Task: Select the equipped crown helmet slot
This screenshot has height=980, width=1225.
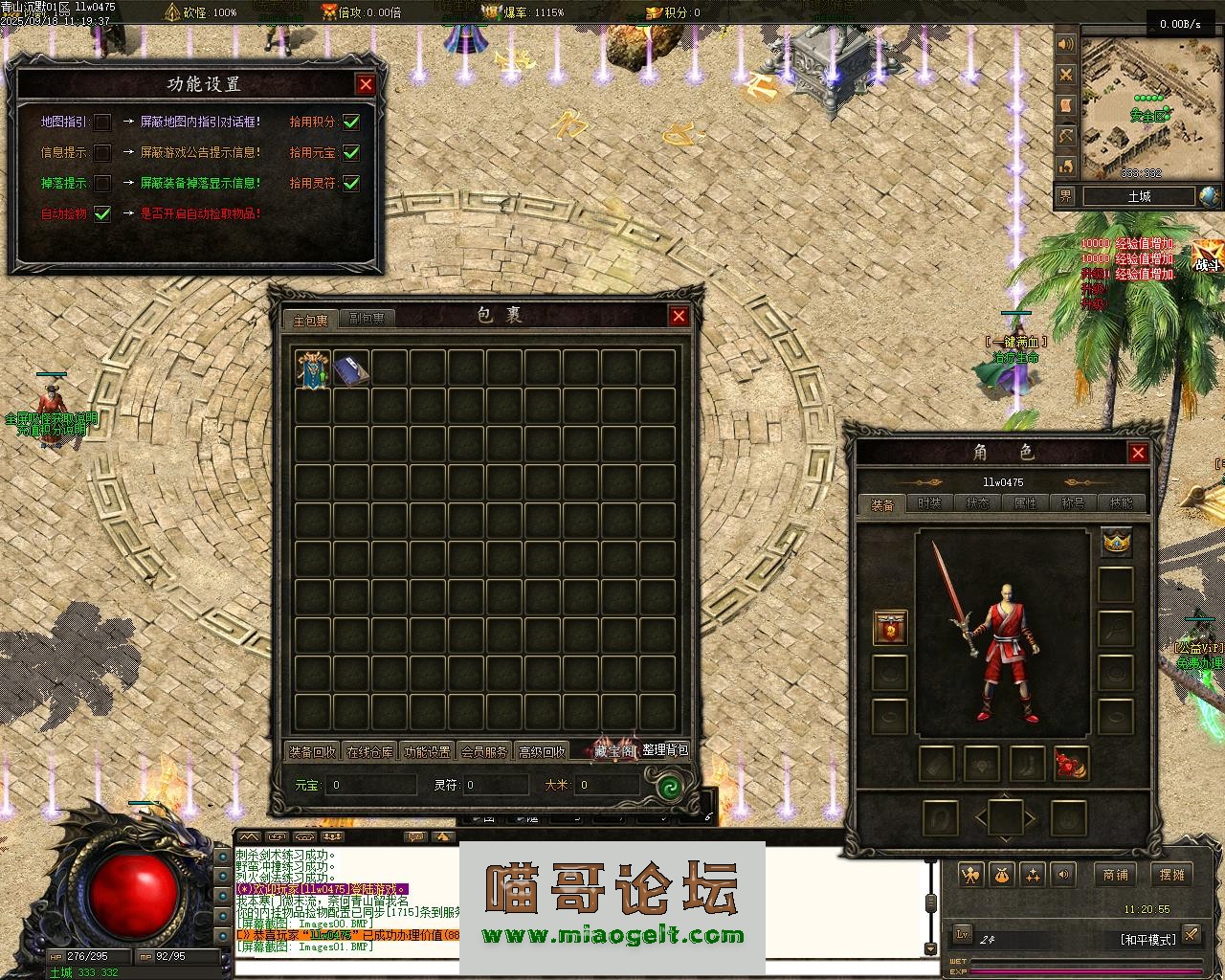Action: click(1116, 543)
